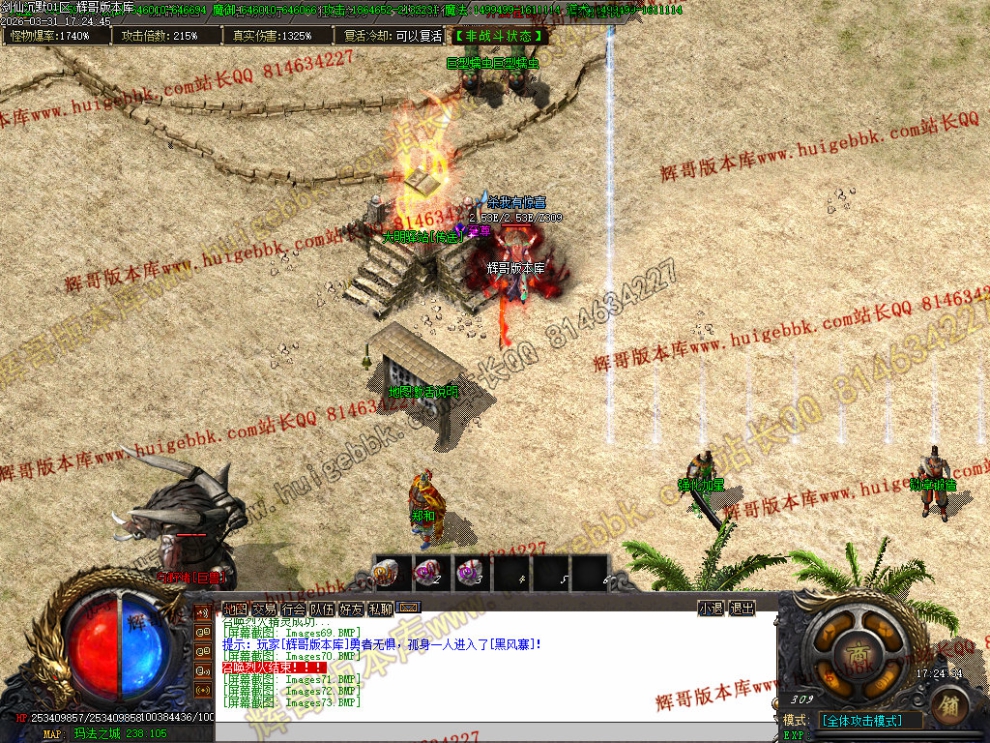Use the item in hotbar slot 3
The image size is (990, 743).
click(x=469, y=573)
